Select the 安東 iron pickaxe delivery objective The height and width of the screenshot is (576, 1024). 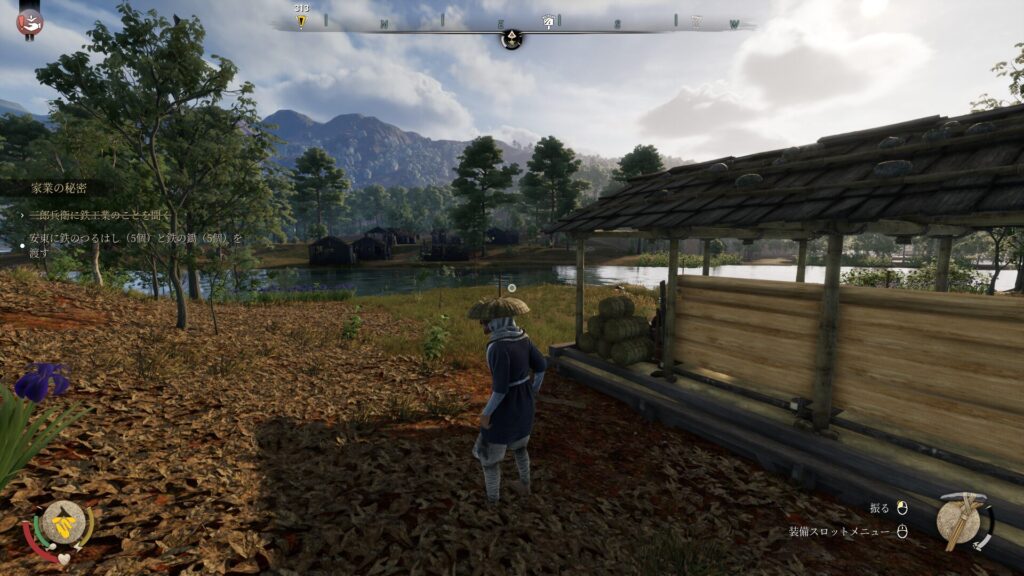[x=136, y=245]
